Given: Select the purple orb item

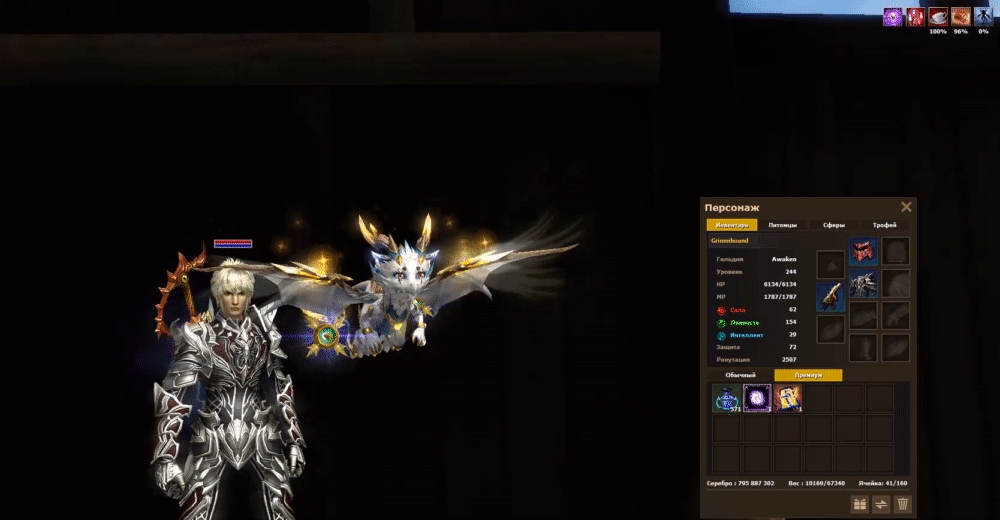Looking at the screenshot, I should pos(757,399).
